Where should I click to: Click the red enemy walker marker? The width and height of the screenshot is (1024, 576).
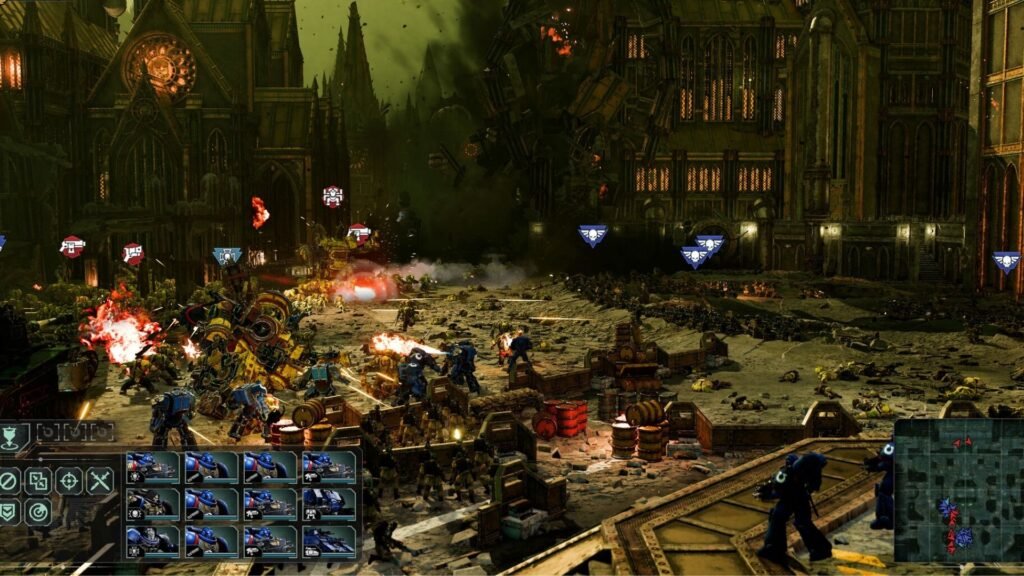tap(333, 196)
